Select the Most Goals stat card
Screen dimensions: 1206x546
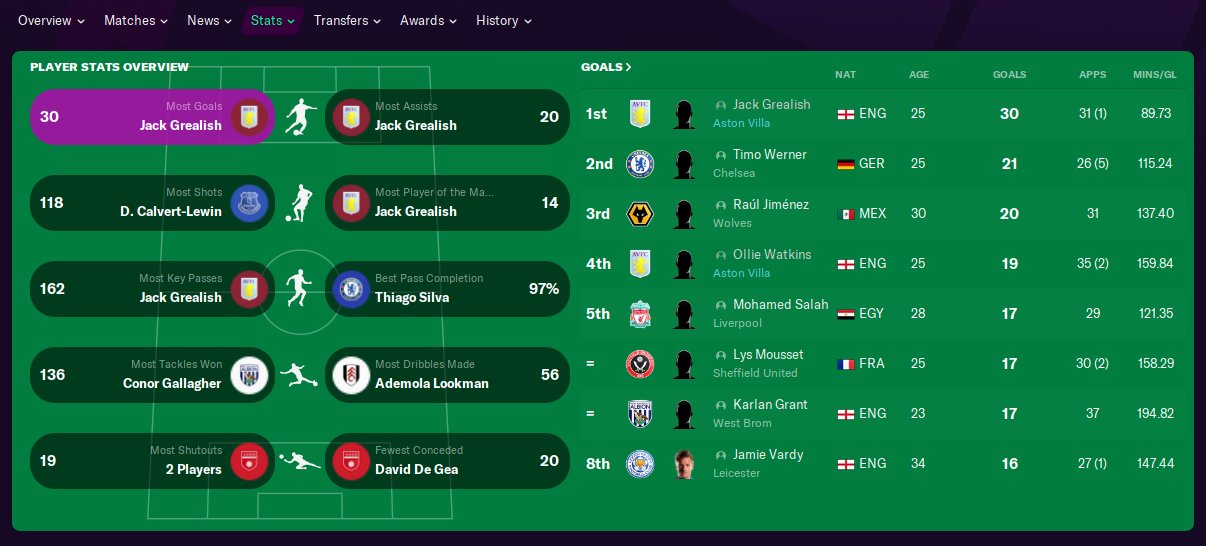pos(152,117)
